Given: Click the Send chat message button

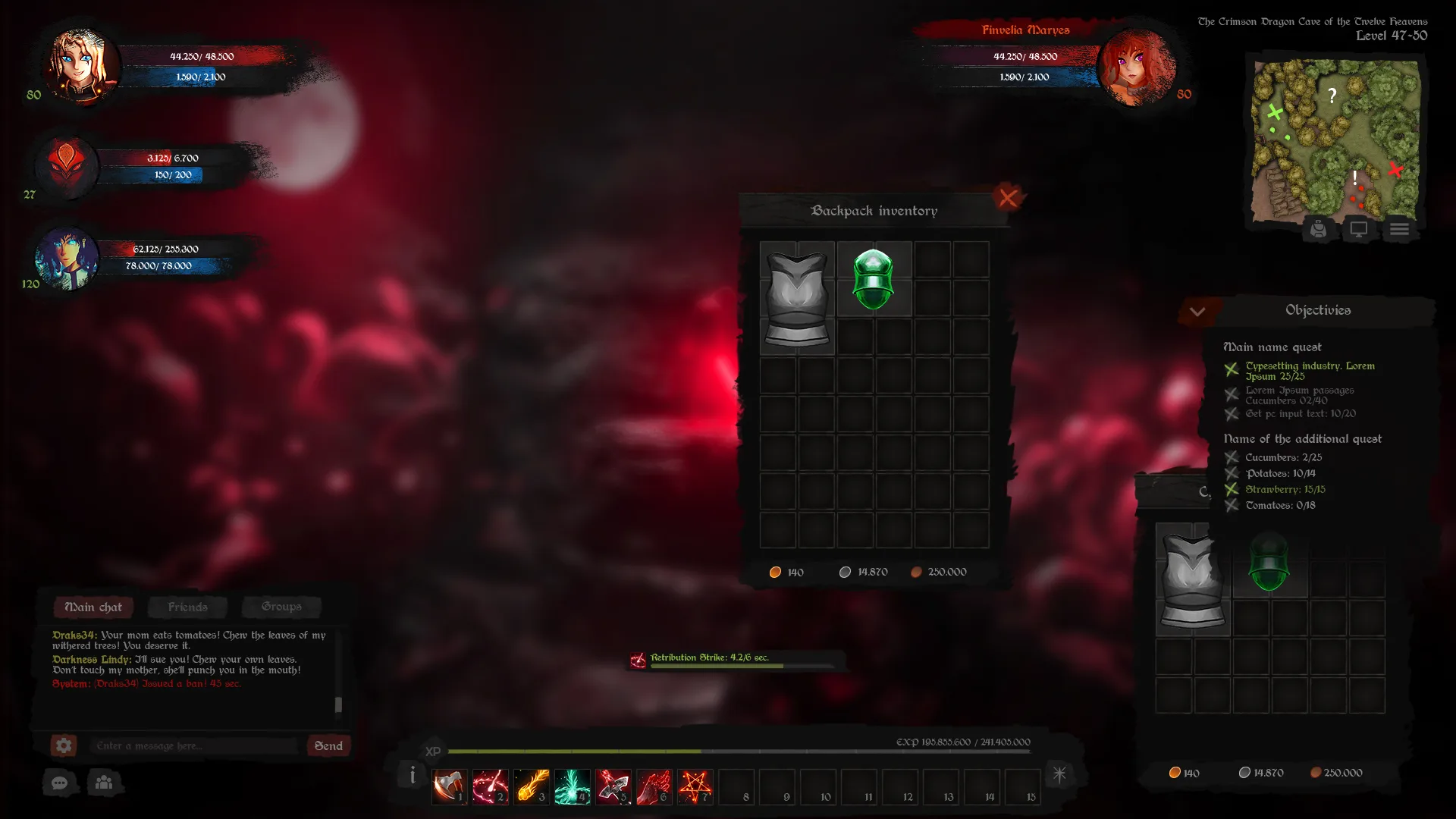Looking at the screenshot, I should (328, 745).
